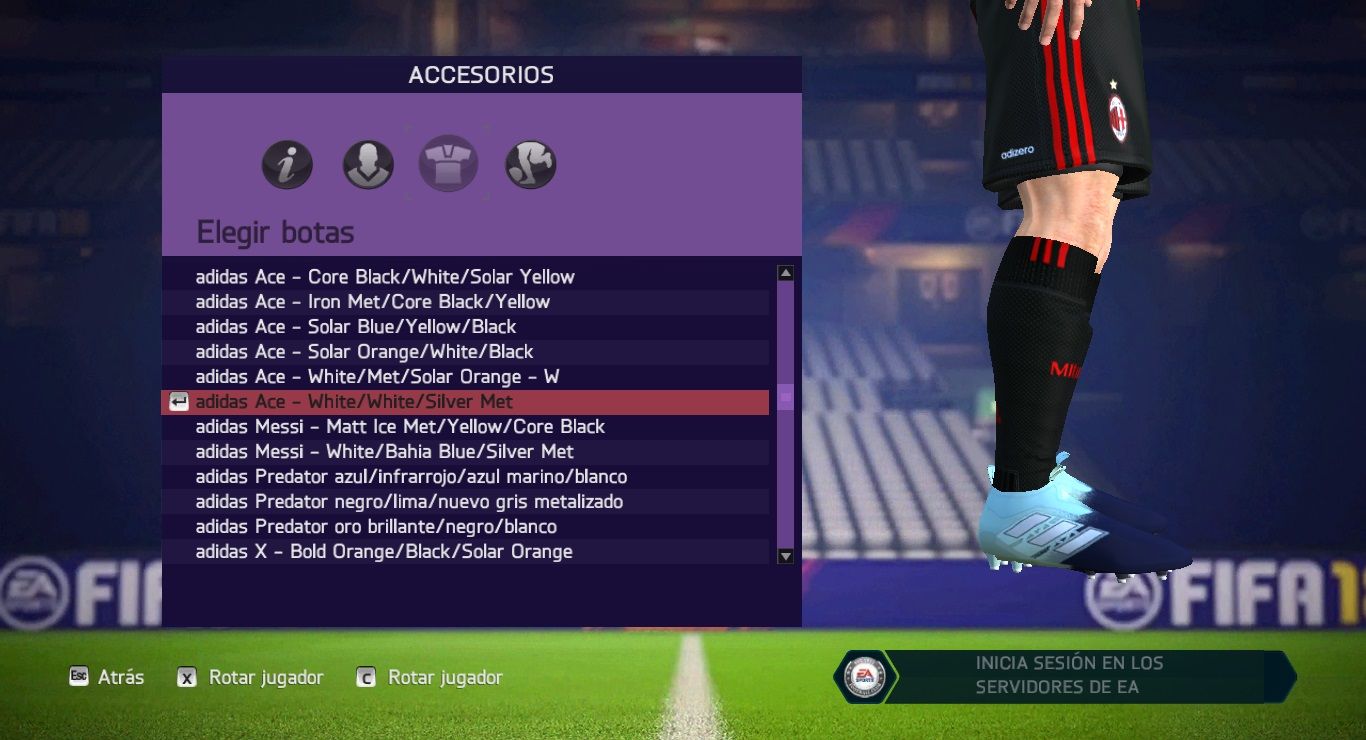Pick adidas Predator azul/infrarrojo/azul marino/blanco
This screenshot has height=740, width=1366.
pyautogui.click(x=411, y=477)
